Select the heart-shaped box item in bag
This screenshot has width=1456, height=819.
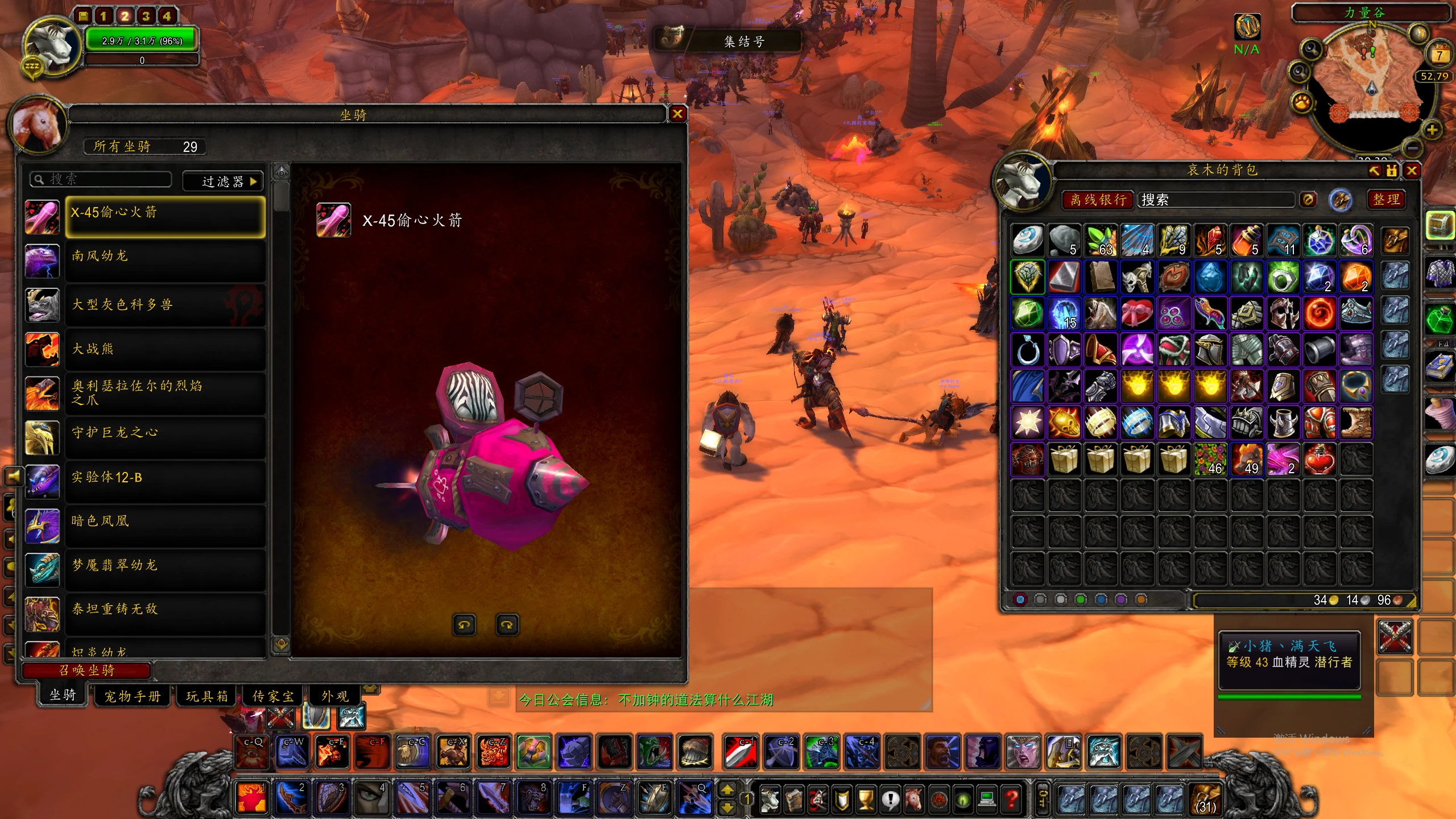(x=1136, y=313)
